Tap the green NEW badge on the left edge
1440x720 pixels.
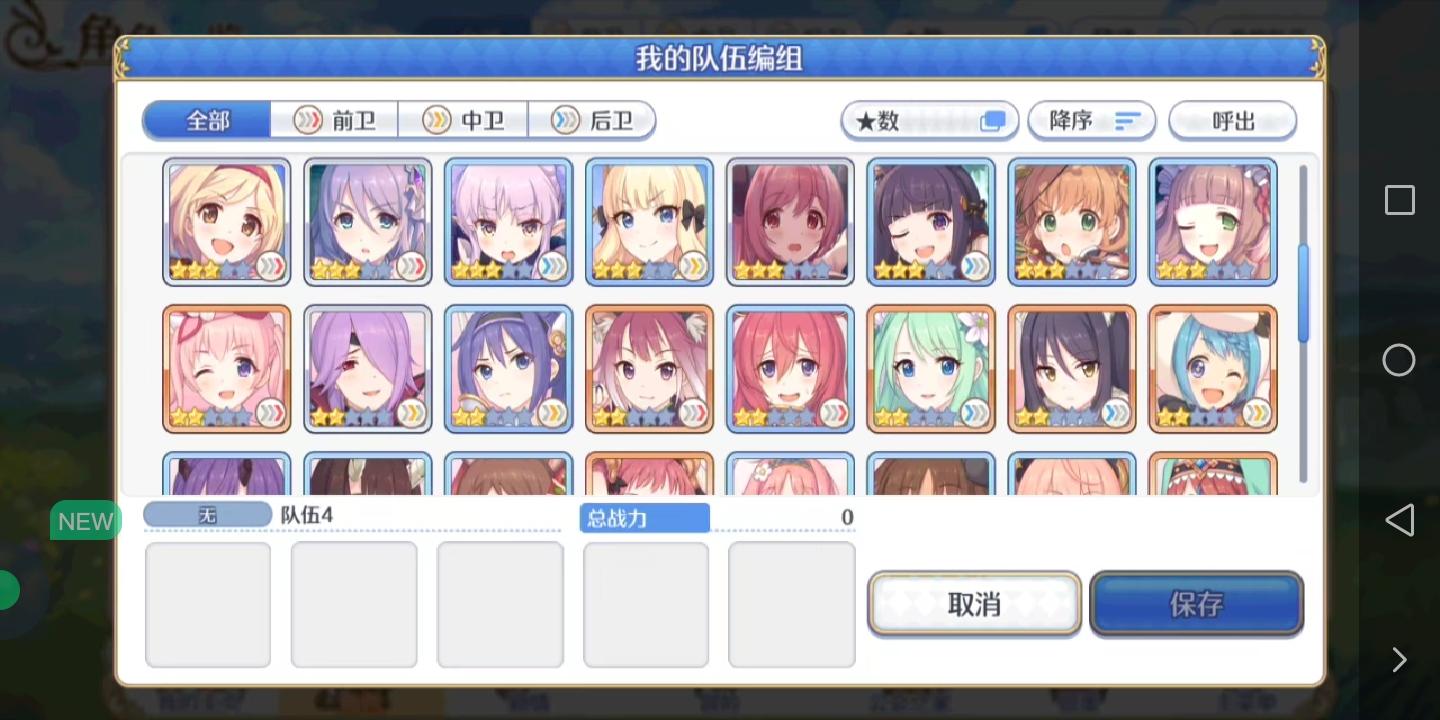point(85,520)
